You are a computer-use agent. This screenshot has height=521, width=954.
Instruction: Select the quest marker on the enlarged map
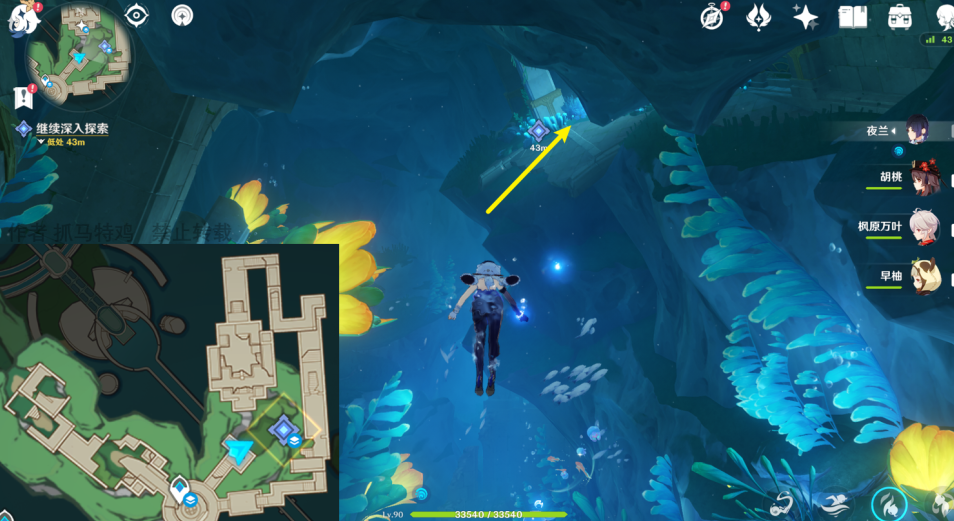[x=283, y=429]
